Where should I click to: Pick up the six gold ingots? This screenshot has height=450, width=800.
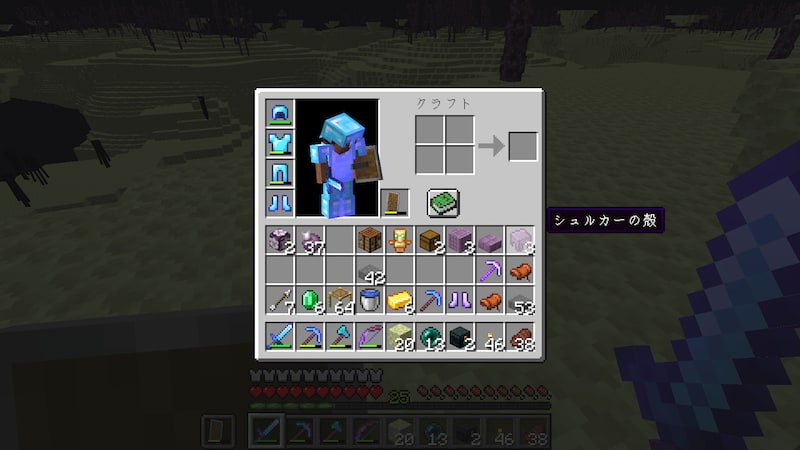(400, 300)
